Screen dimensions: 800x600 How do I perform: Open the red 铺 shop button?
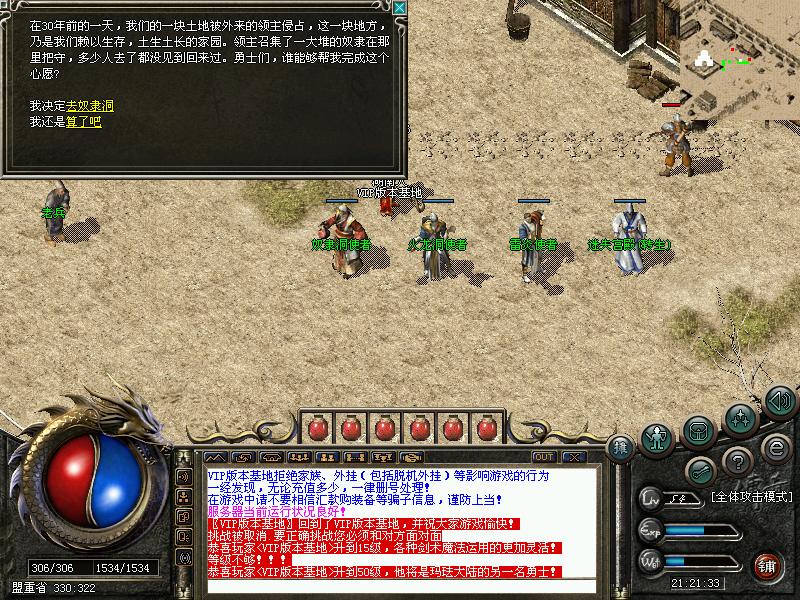[767, 564]
